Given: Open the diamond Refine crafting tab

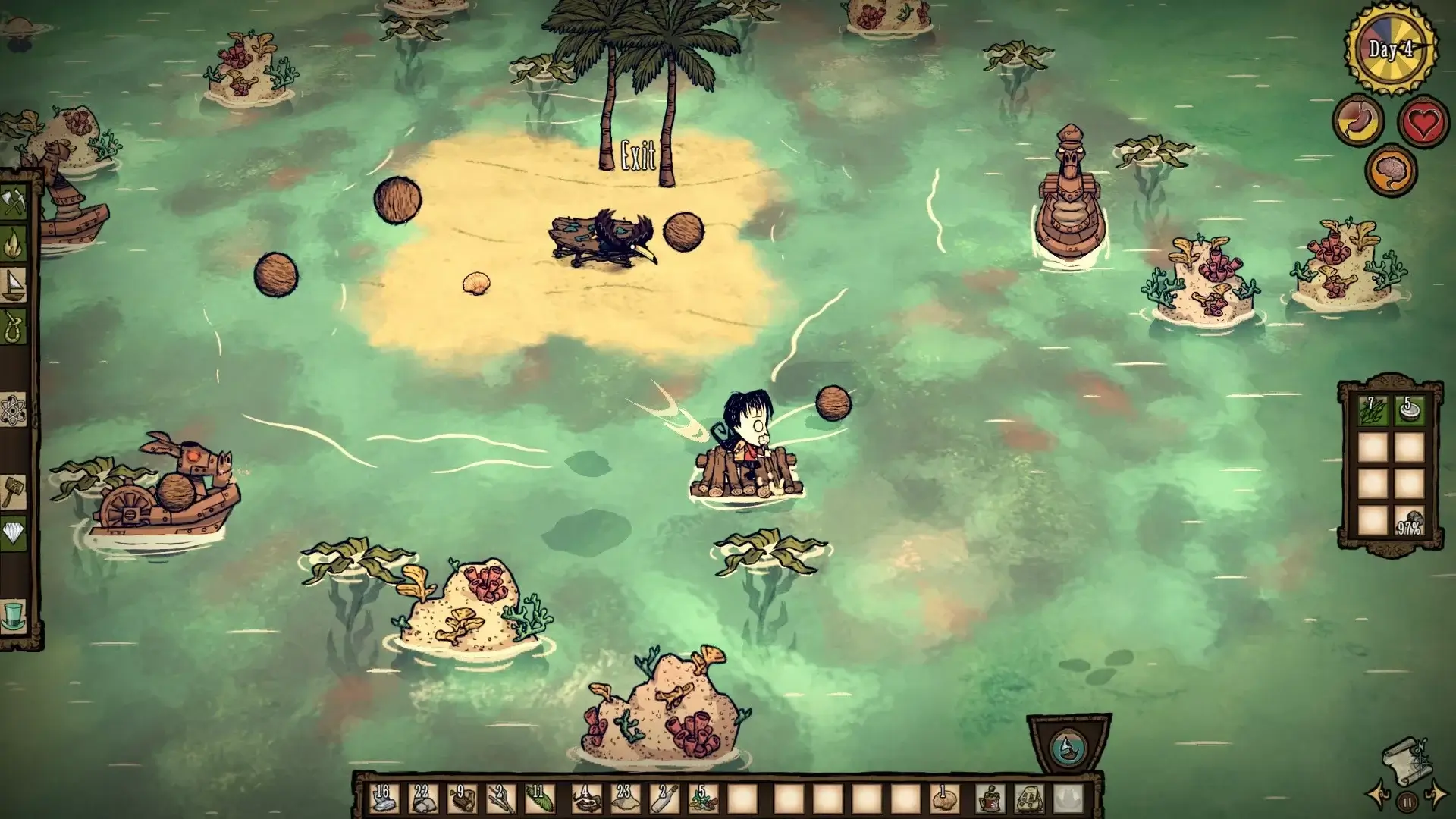Looking at the screenshot, I should click(14, 533).
